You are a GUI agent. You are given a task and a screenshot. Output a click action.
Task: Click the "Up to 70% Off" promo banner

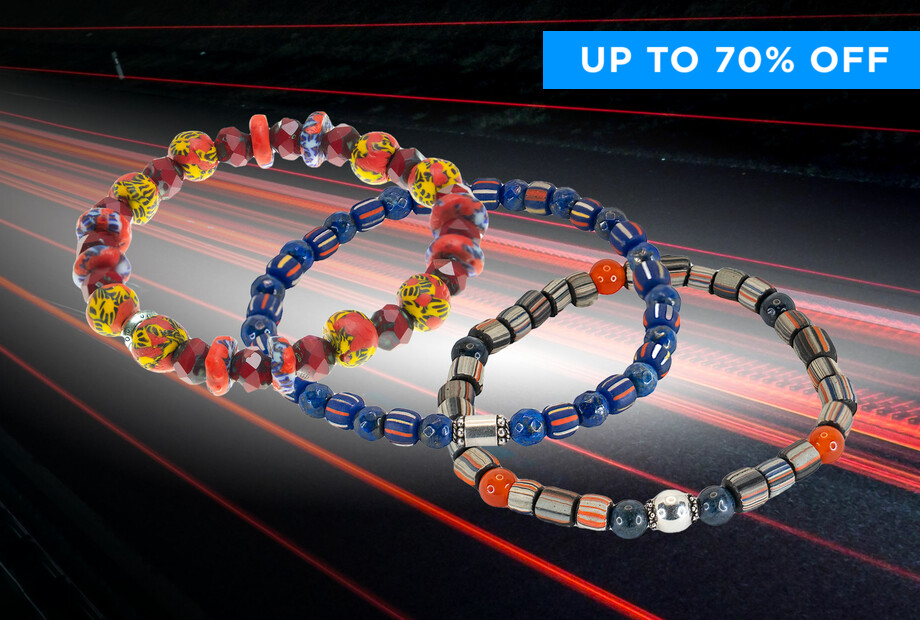[x=731, y=60]
